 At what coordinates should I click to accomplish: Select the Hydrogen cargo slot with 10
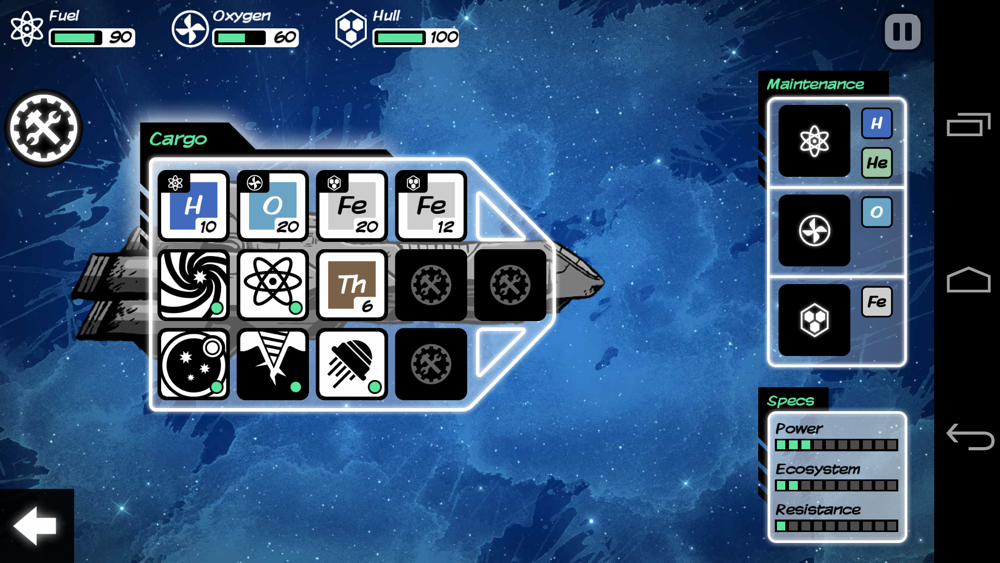coord(194,206)
